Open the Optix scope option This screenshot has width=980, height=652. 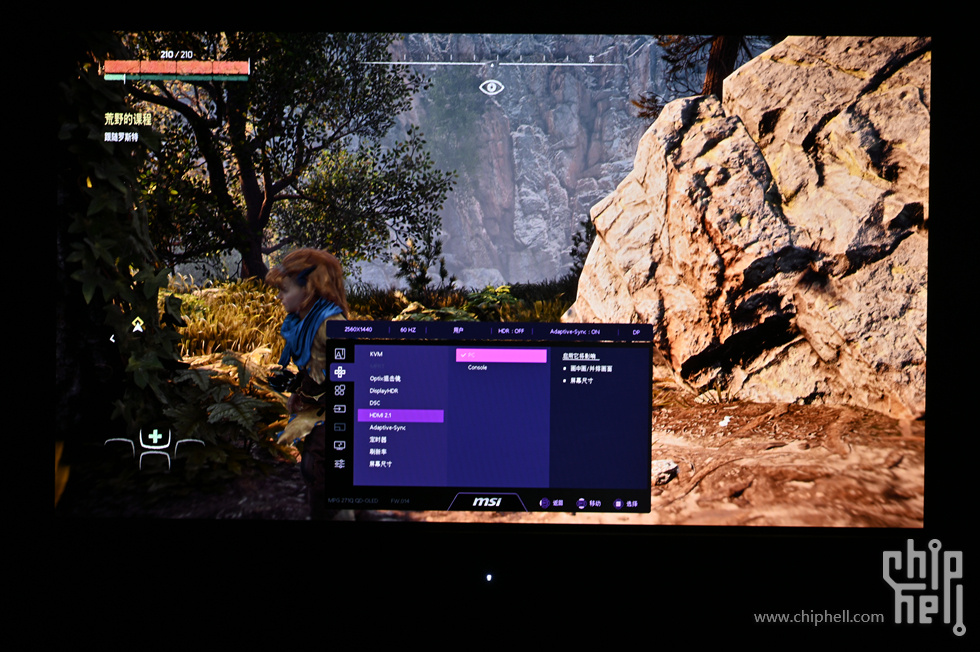[x=385, y=378]
